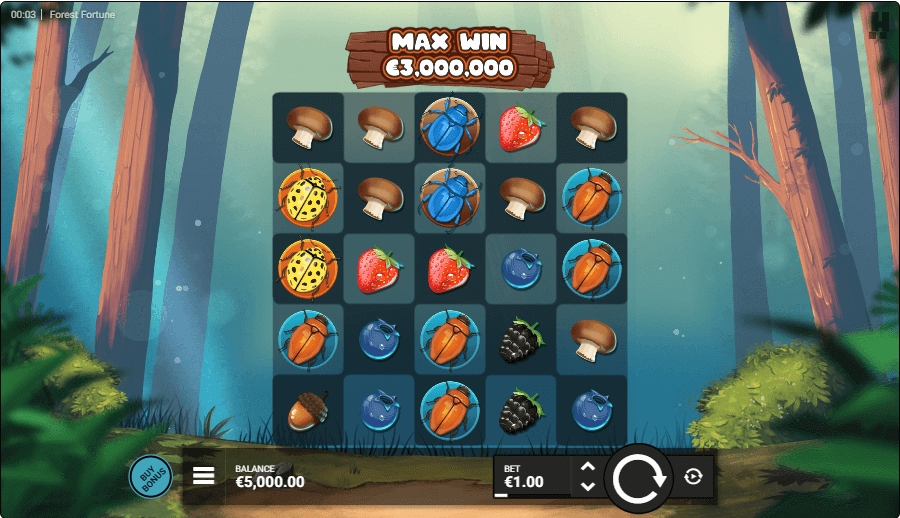Spin the reels with the circular arrow button
The width and height of the screenshot is (900, 518).
click(x=638, y=478)
